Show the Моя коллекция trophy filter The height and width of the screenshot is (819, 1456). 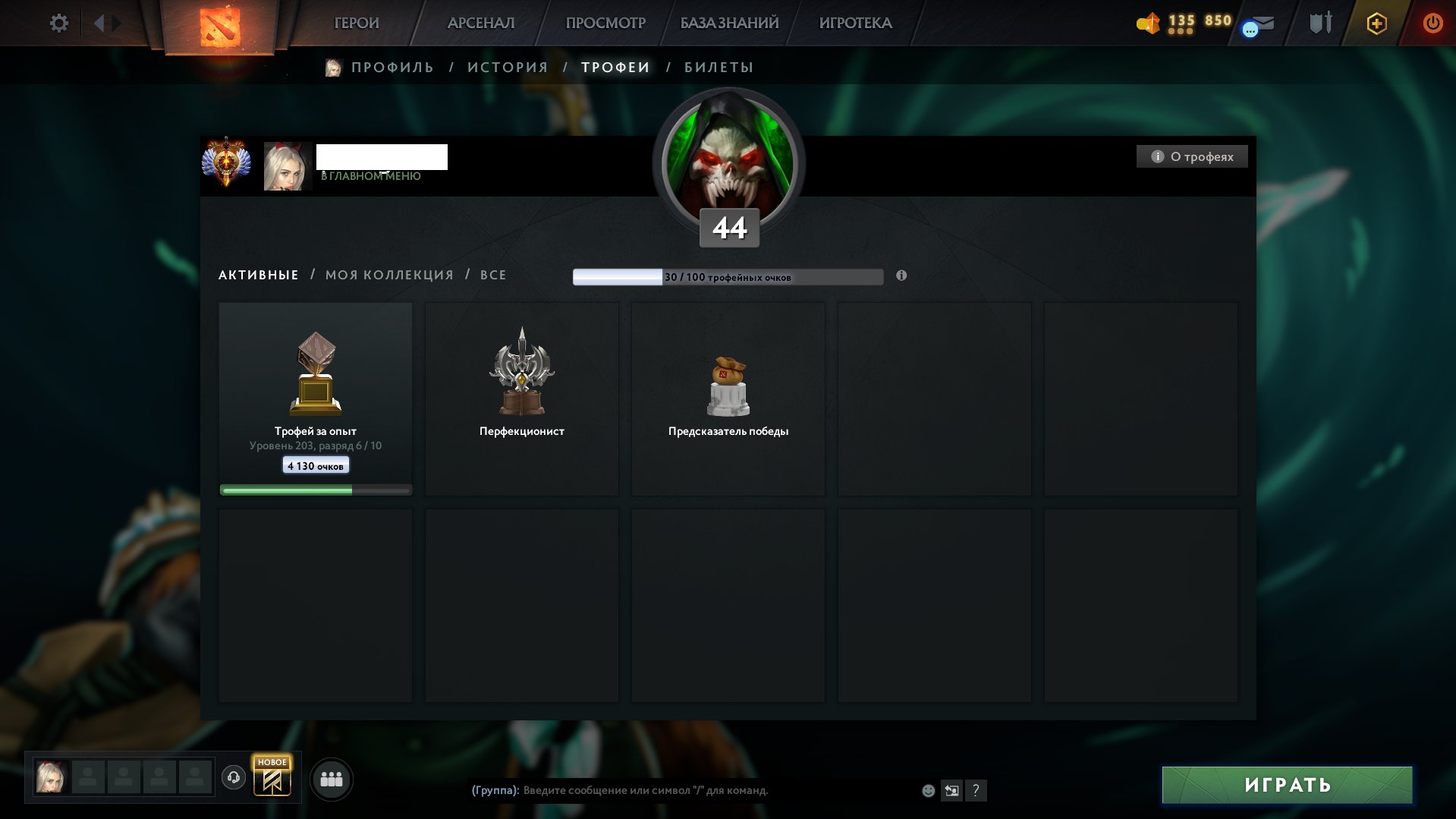coord(389,275)
